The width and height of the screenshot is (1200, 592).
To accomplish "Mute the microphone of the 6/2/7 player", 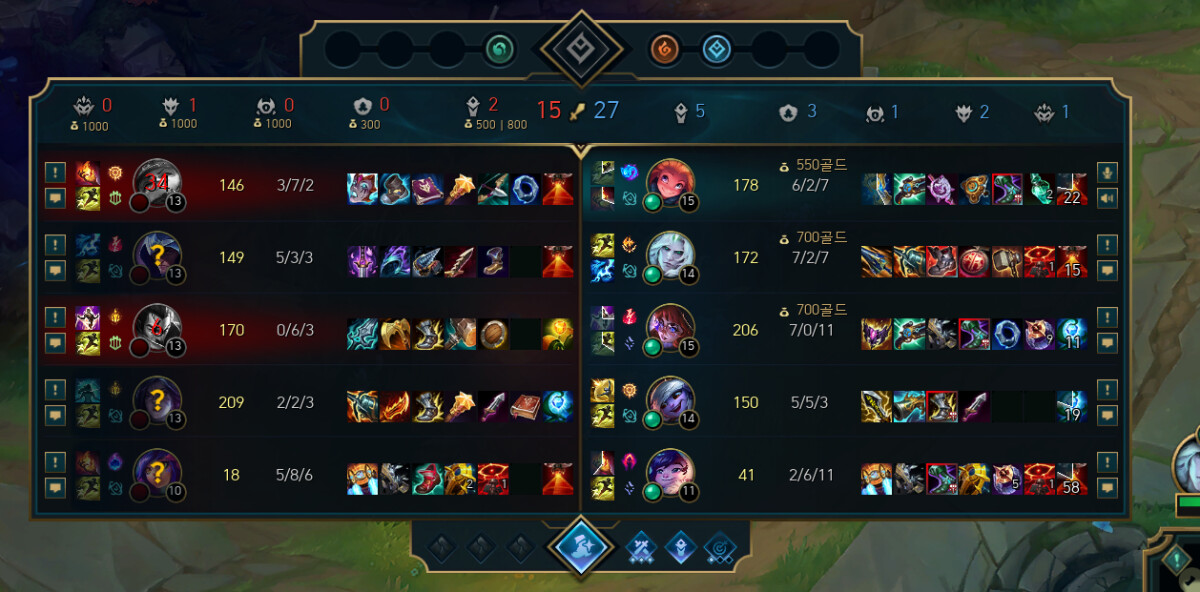I will point(1106,172).
